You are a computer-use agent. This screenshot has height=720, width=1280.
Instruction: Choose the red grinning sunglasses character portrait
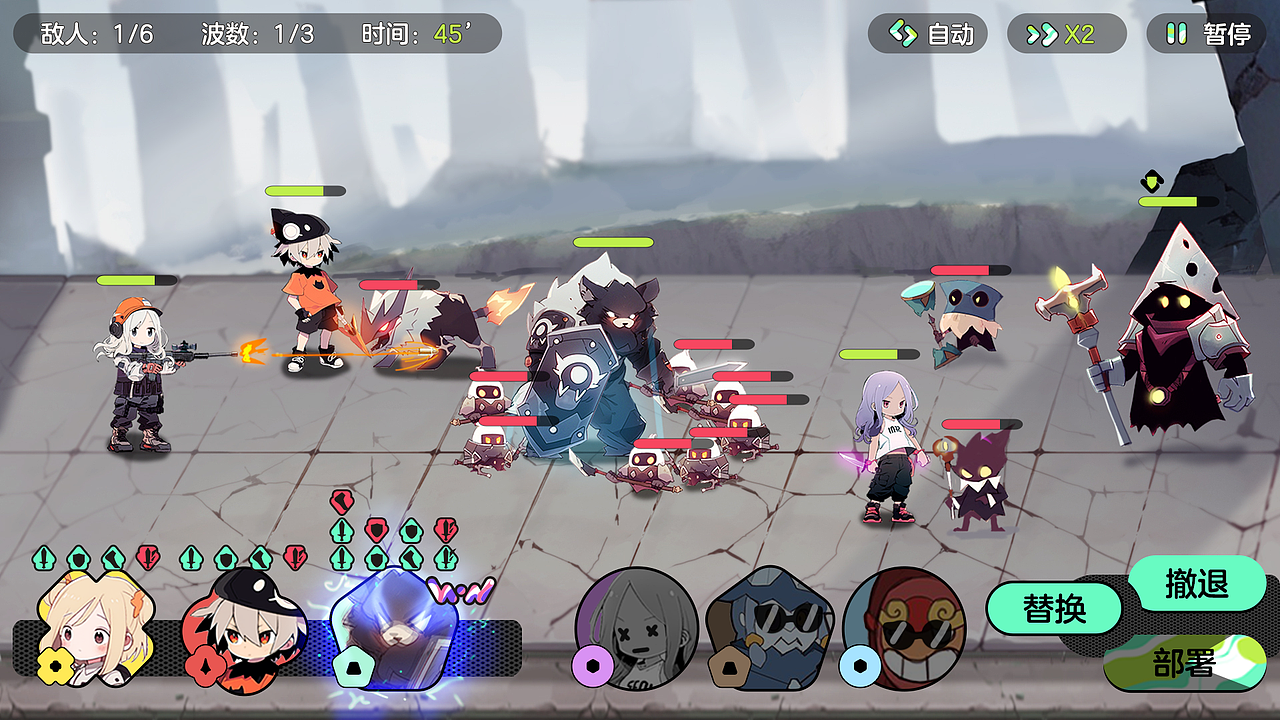(903, 628)
